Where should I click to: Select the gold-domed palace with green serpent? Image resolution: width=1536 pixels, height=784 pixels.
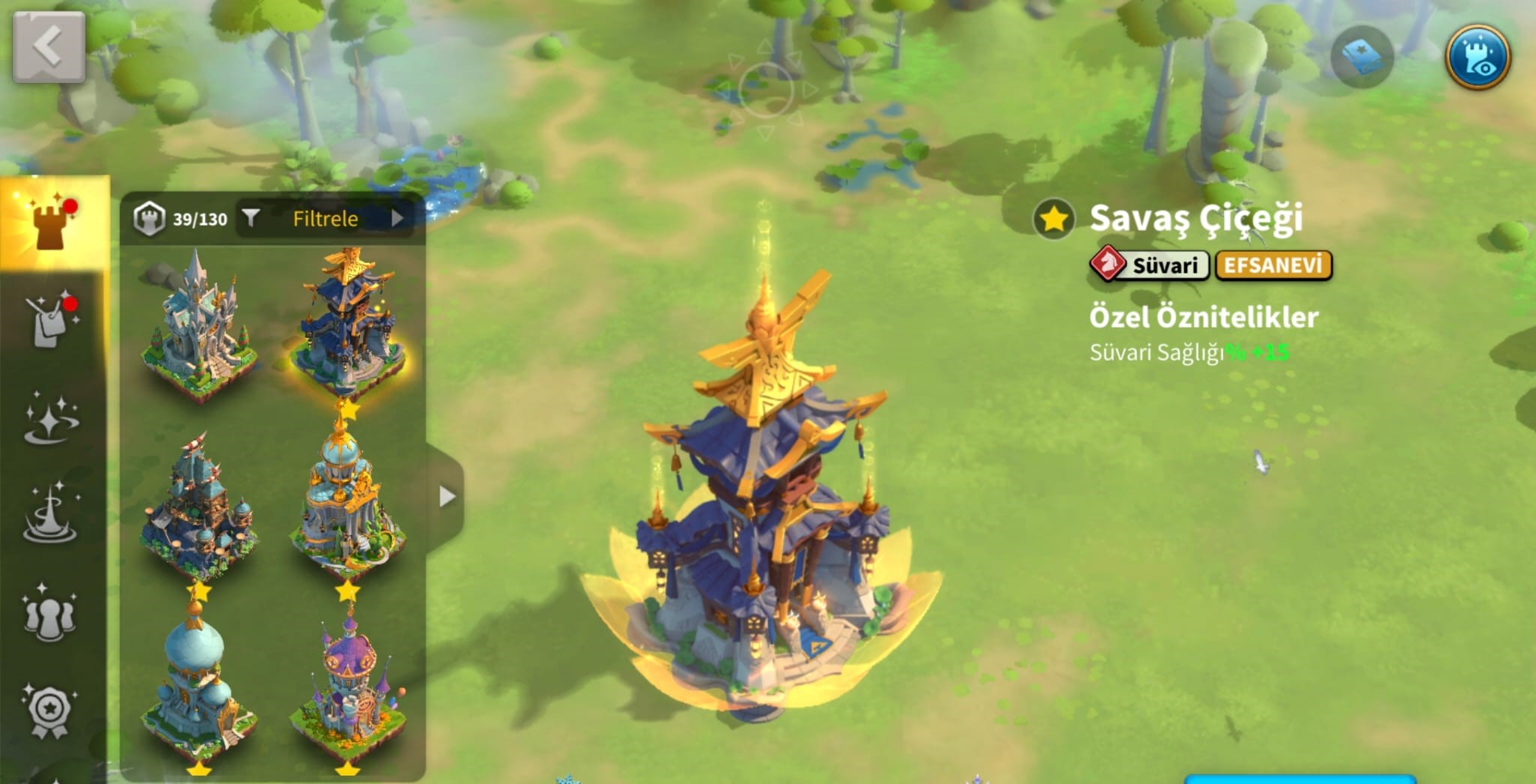[347, 504]
